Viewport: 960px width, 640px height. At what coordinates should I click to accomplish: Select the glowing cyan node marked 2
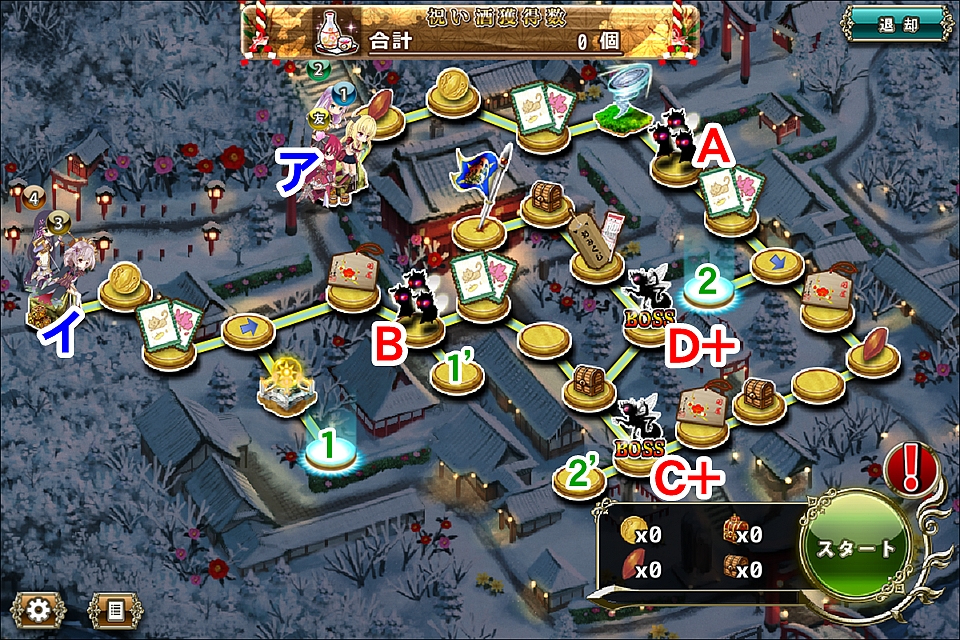(x=707, y=287)
